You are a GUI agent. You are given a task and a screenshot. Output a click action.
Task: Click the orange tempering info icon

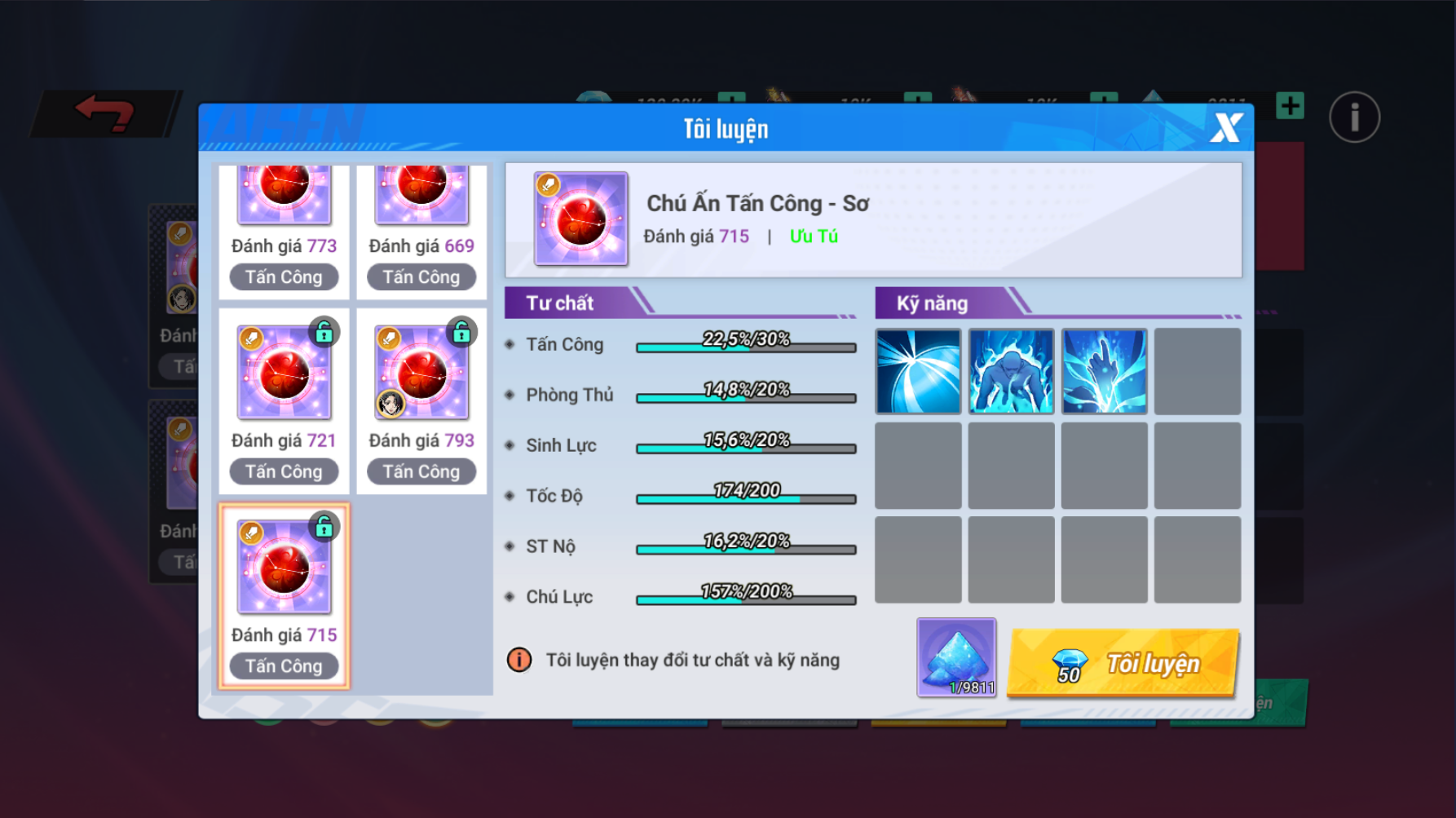(x=519, y=660)
